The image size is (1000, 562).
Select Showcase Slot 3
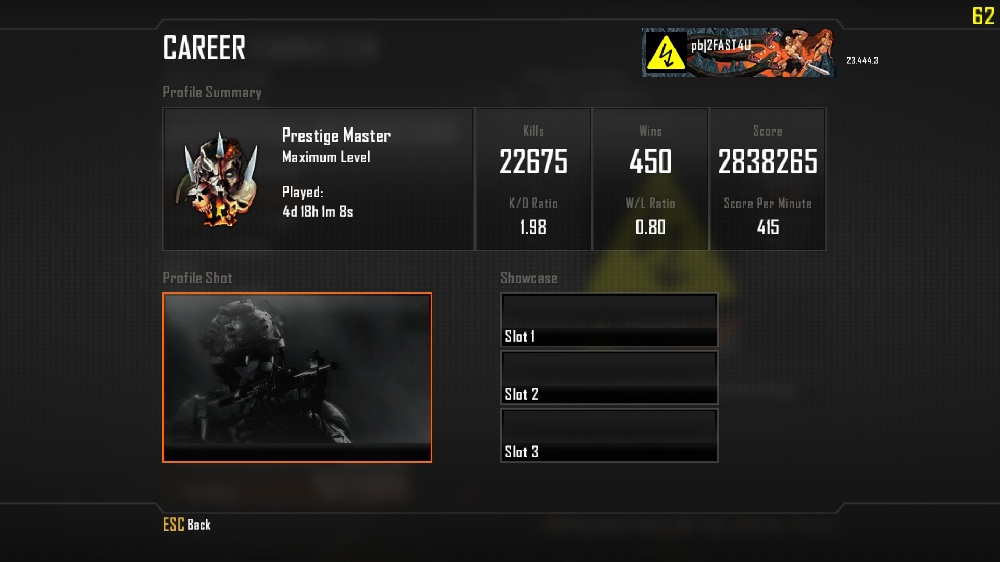(x=609, y=436)
